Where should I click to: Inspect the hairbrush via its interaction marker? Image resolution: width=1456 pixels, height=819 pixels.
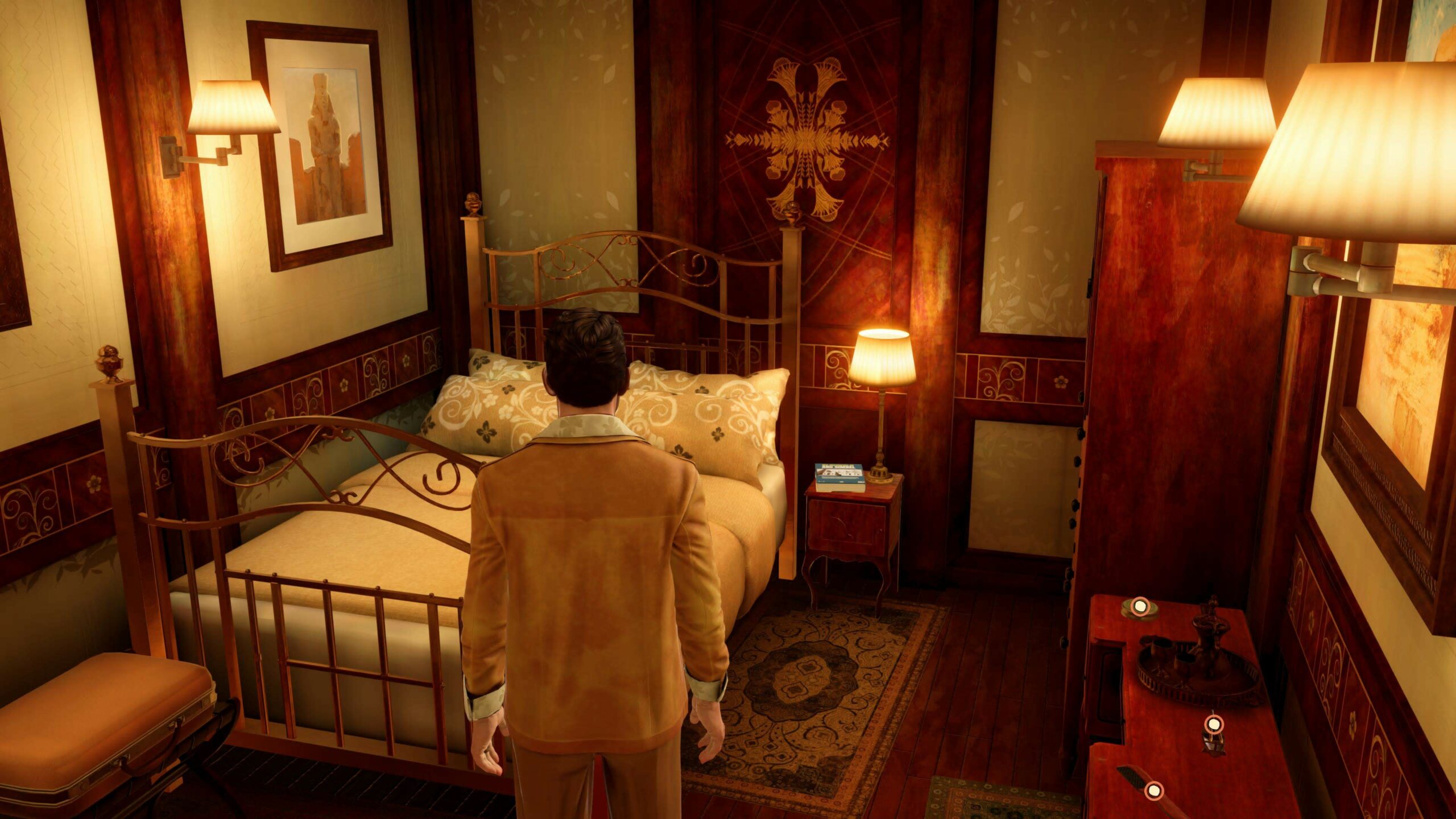(x=1153, y=790)
